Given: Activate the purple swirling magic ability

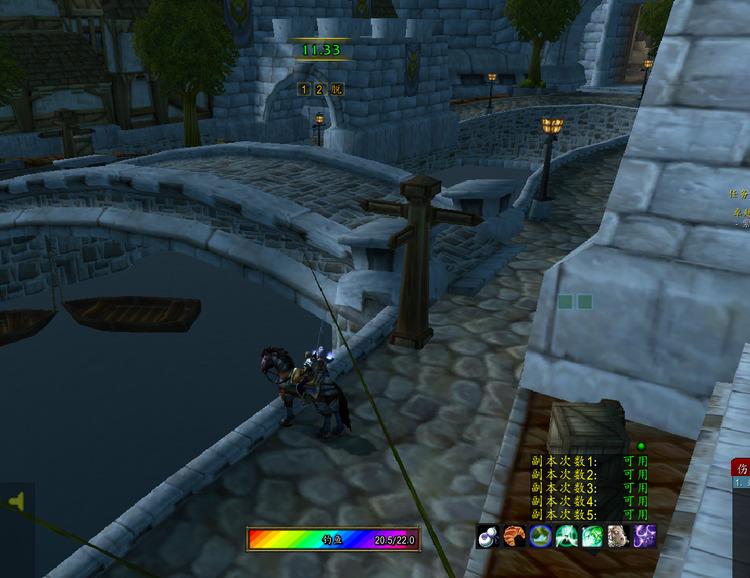Looking at the screenshot, I should pos(645,536).
